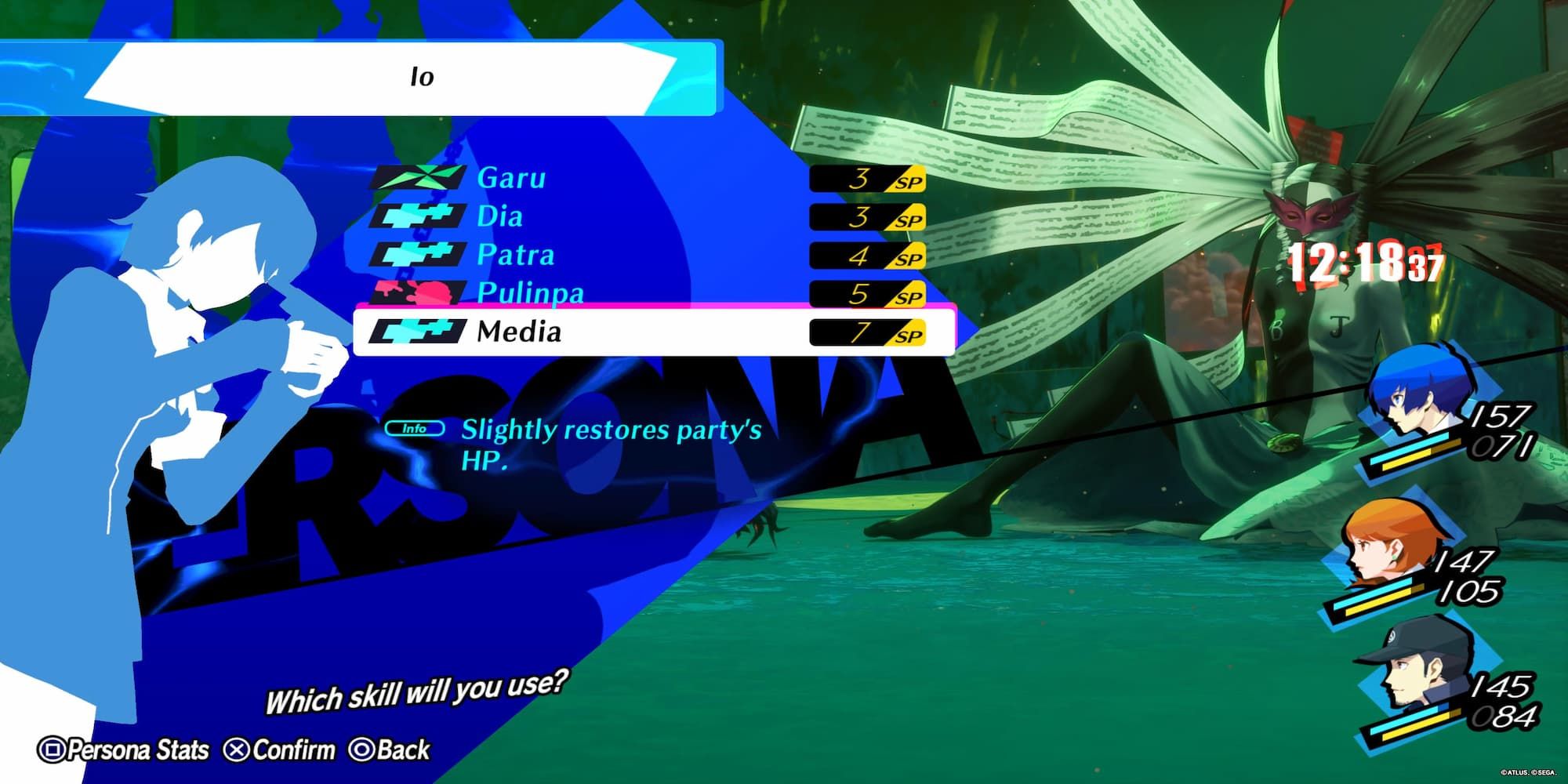Viewport: 1568px width, 784px height.
Task: Click Media's 7 SP cost badge
Action: point(866,332)
